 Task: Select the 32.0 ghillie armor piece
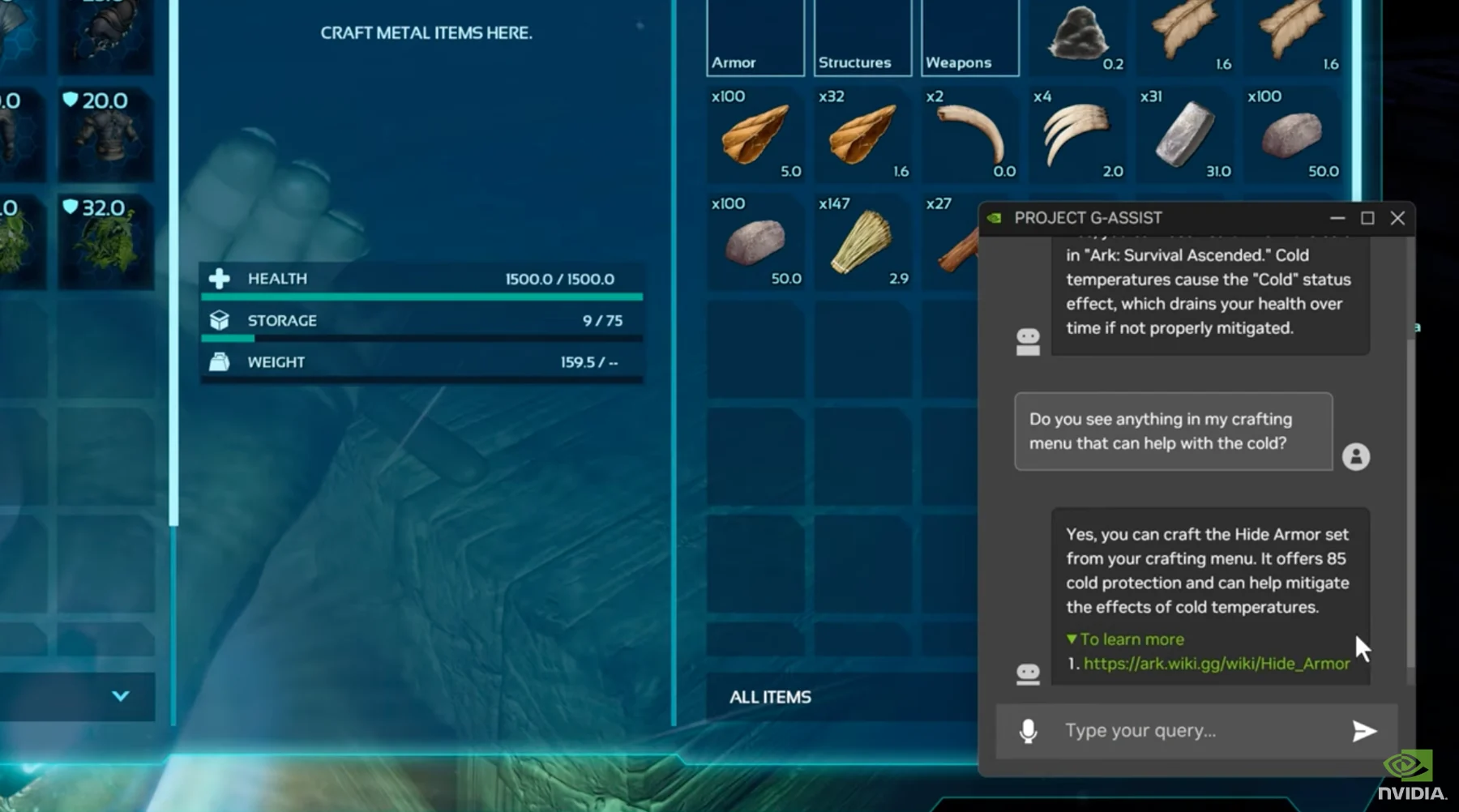tap(105, 241)
